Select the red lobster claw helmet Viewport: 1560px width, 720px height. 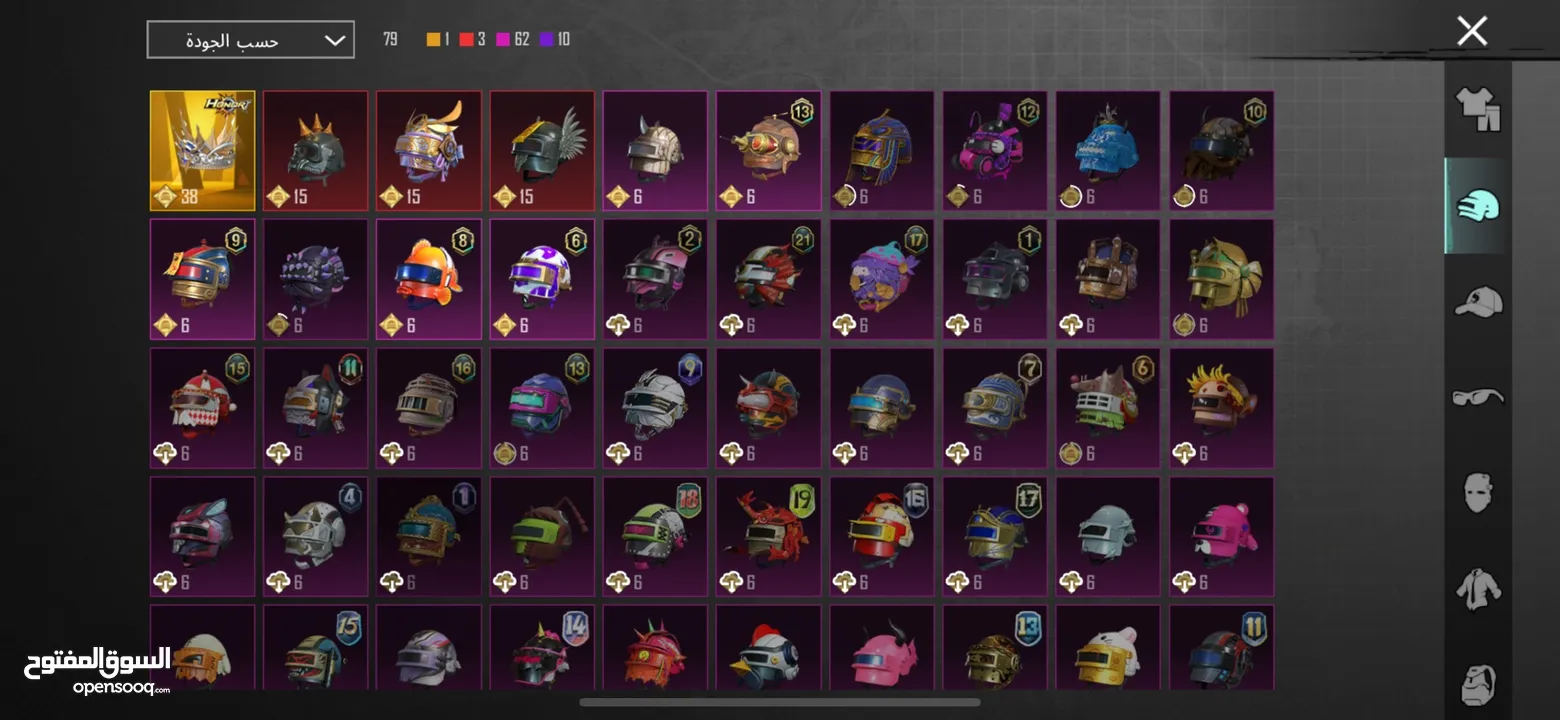coord(768,537)
